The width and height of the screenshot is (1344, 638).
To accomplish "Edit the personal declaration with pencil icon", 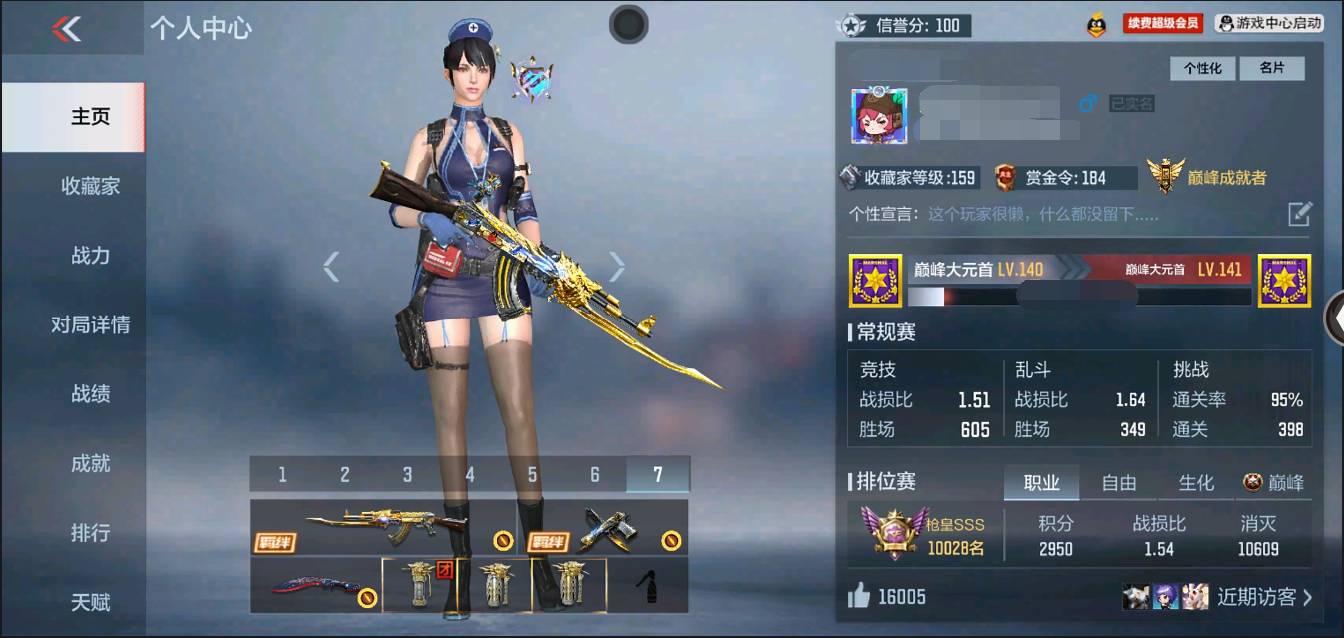I will 1298,213.
